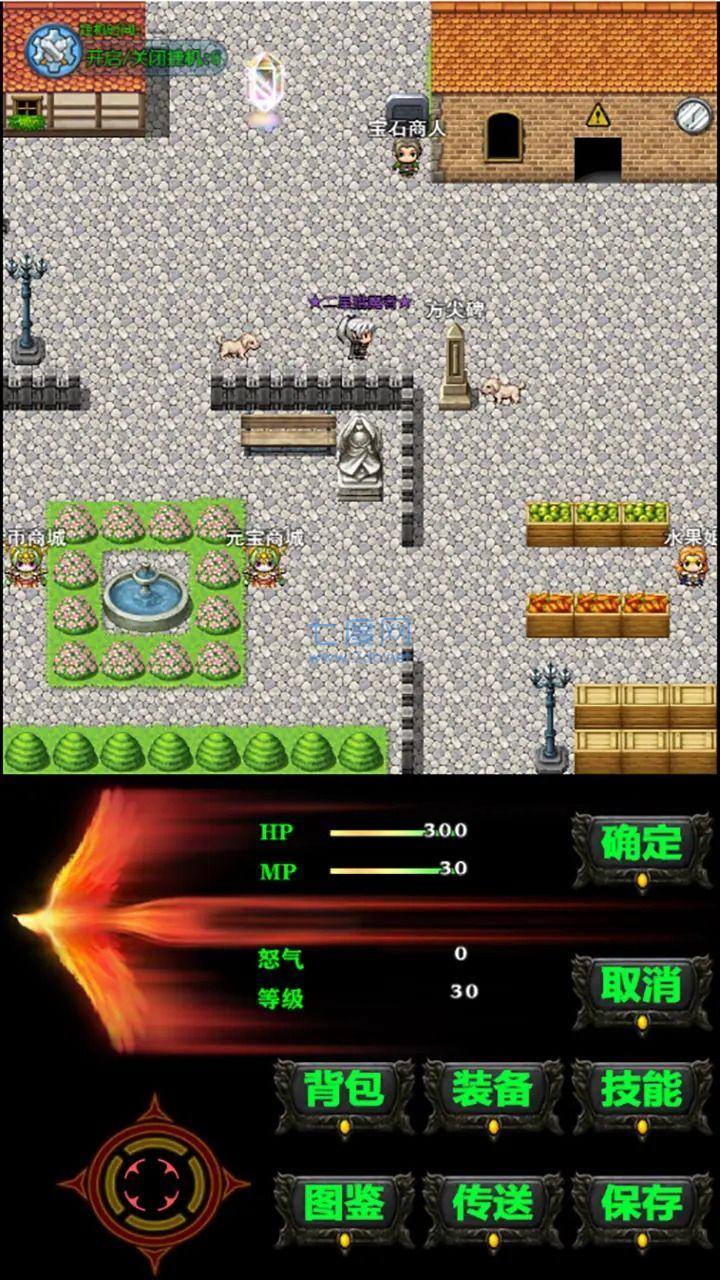720x1280 pixels.
Task: Open the 图鉴 codex
Action: click(x=344, y=1205)
